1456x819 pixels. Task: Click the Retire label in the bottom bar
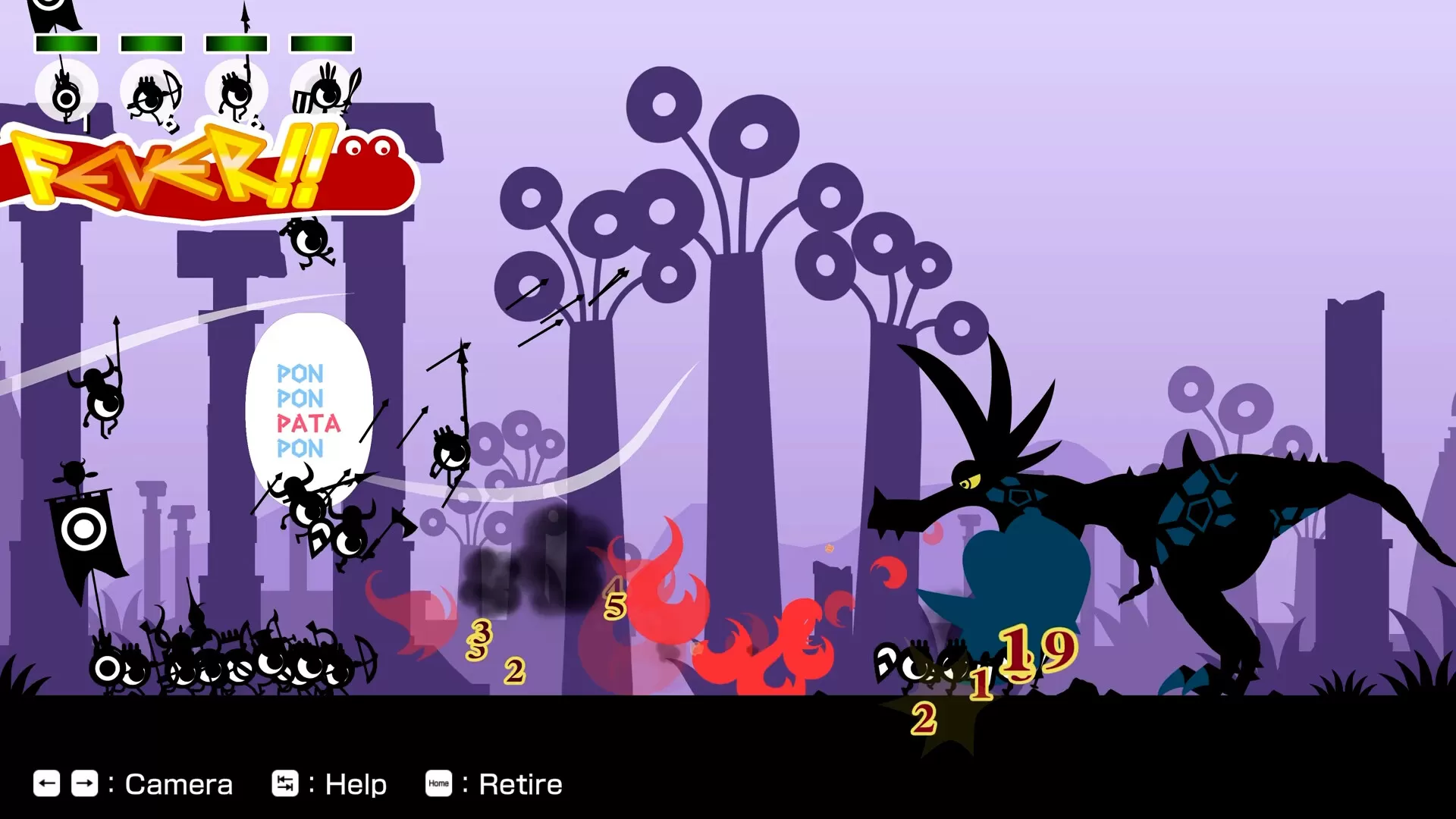(519, 783)
